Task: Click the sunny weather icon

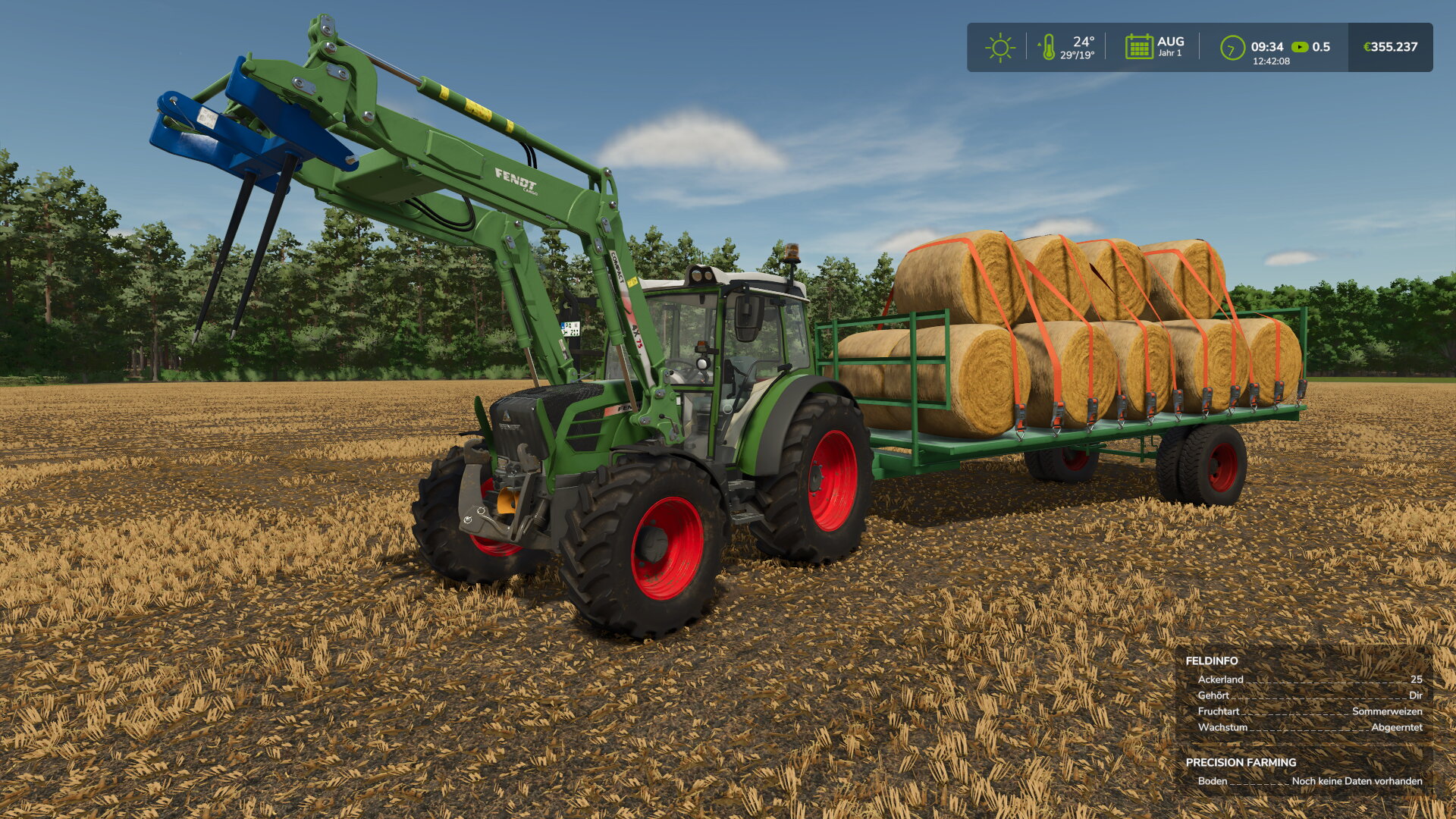Action: tap(999, 47)
